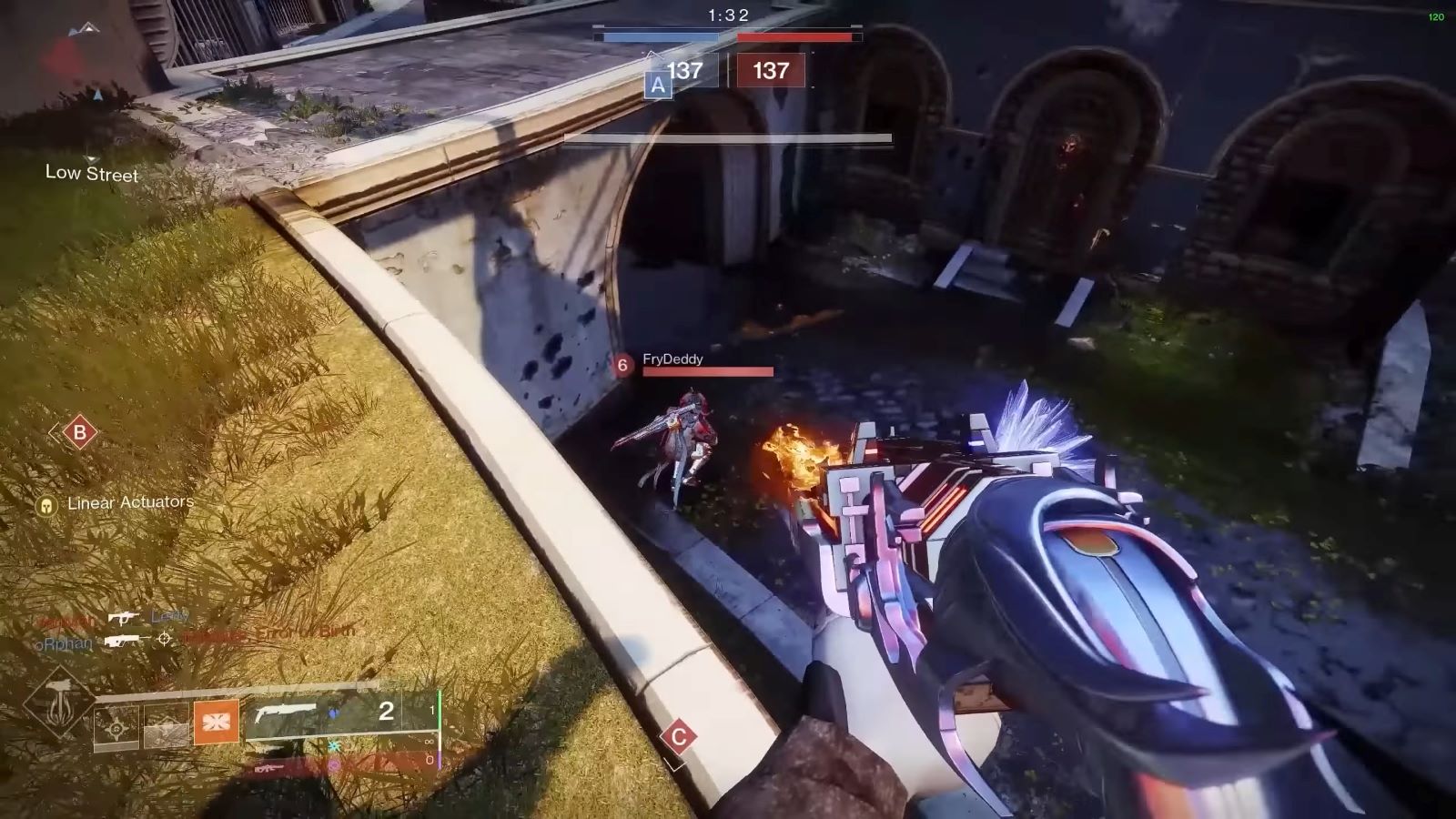Image resolution: width=1456 pixels, height=819 pixels.
Task: Expand the Low Street zone label
Action: coord(91,173)
